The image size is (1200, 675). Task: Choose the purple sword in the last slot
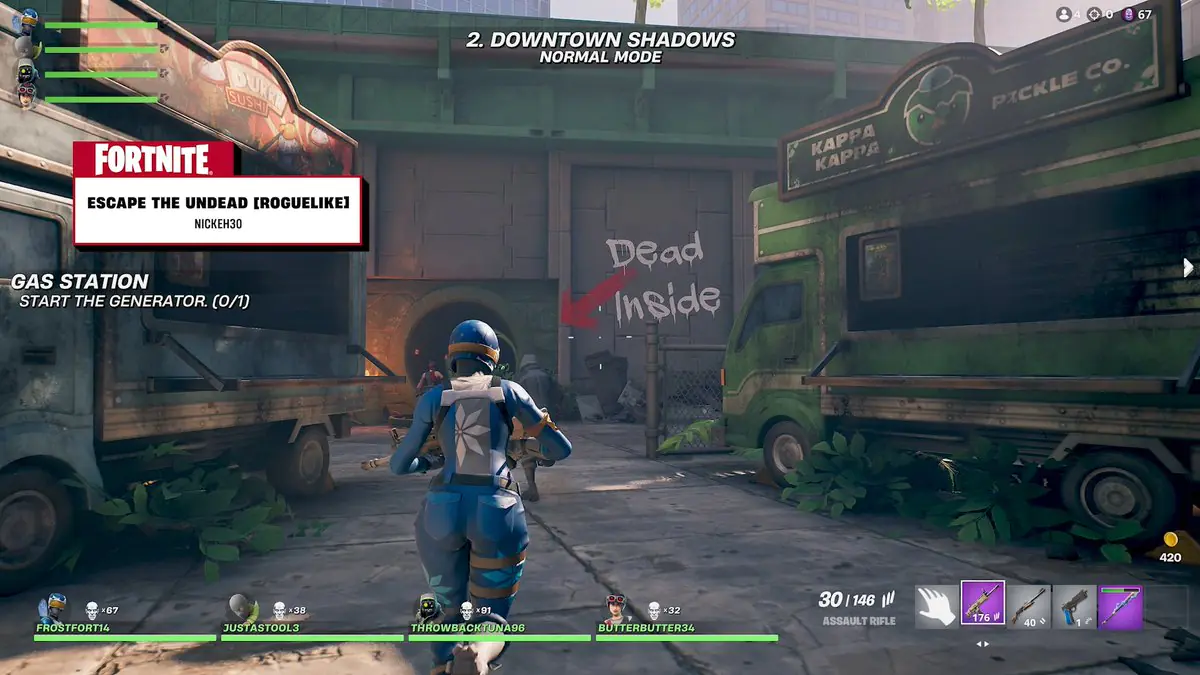[x=1120, y=606]
